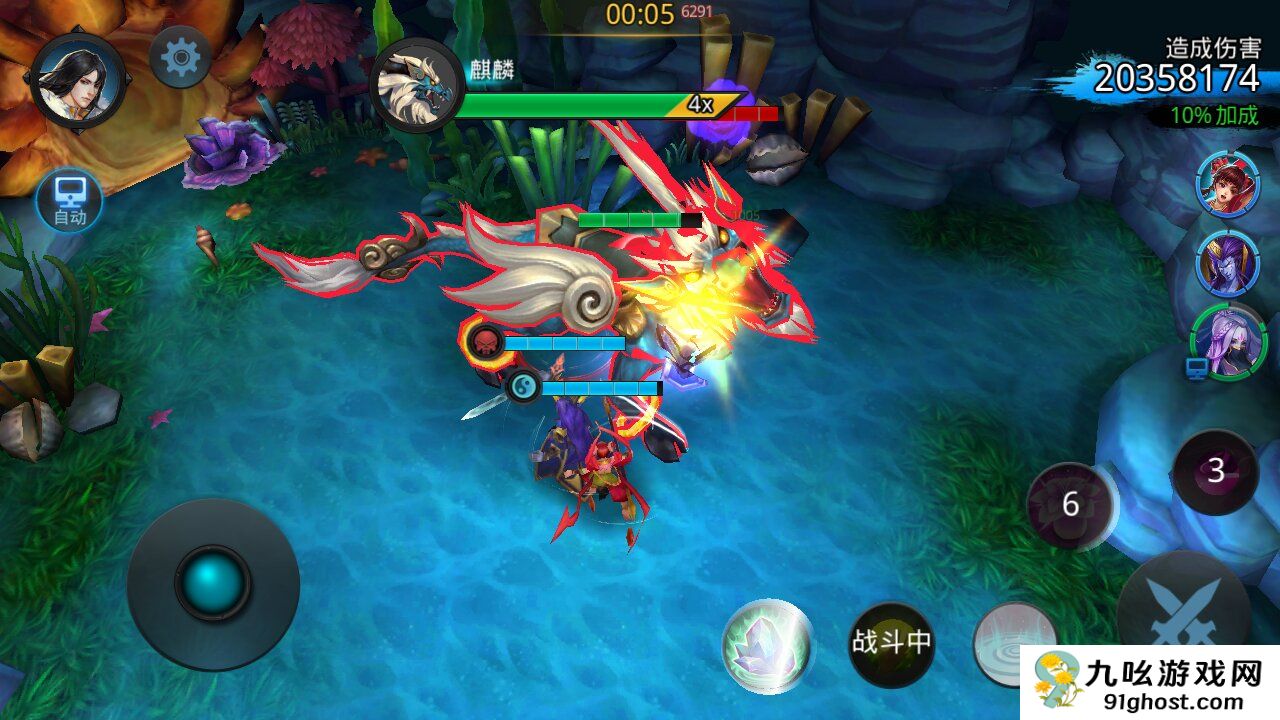The height and width of the screenshot is (720, 1280).
Task: Tap the 战斗中 button
Action: 891,643
